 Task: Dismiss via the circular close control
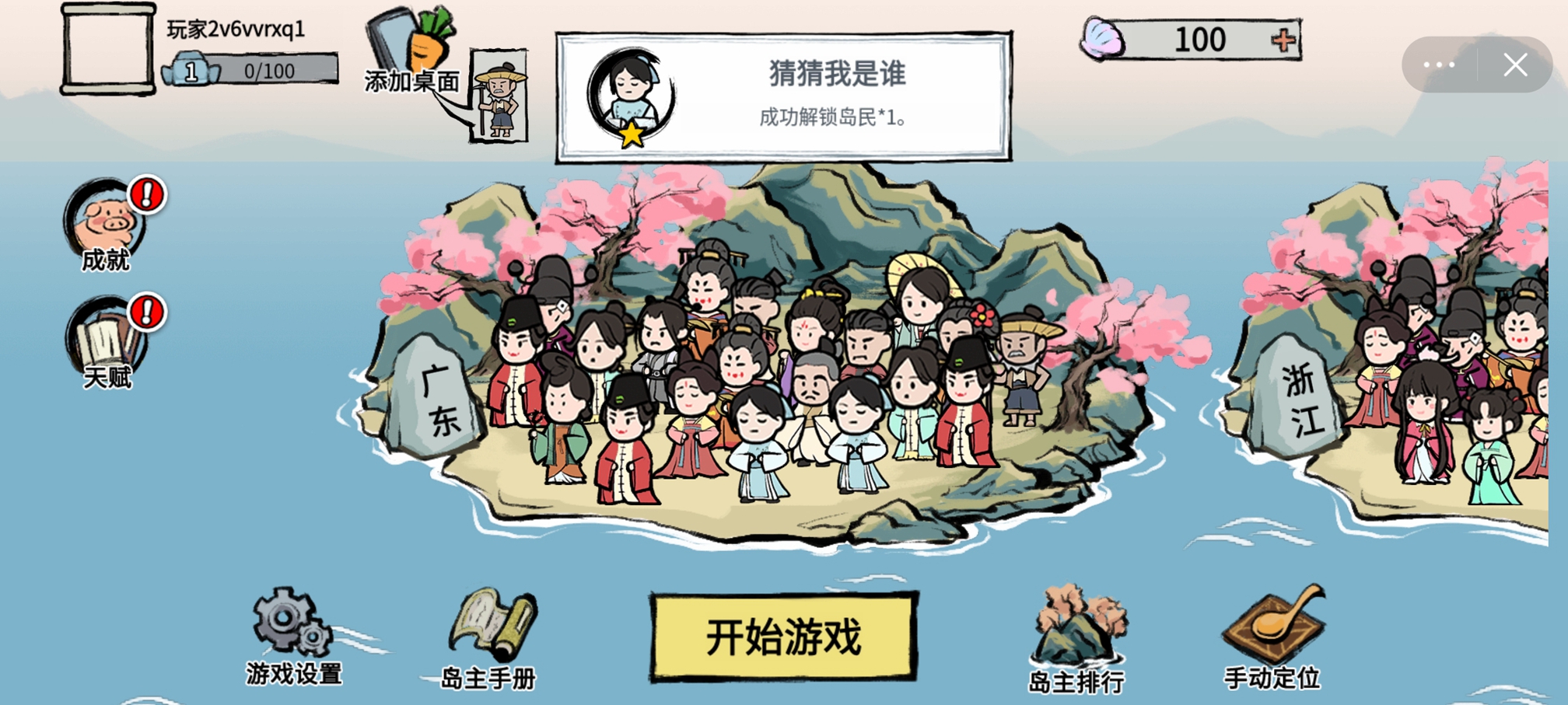(x=1514, y=64)
